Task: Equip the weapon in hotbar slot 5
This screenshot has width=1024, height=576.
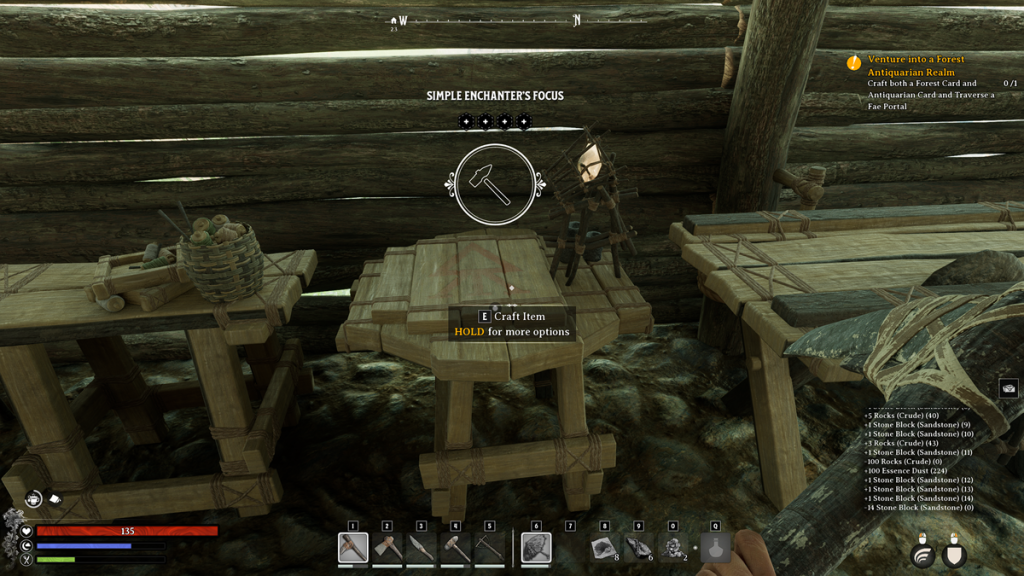Action: click(489, 548)
